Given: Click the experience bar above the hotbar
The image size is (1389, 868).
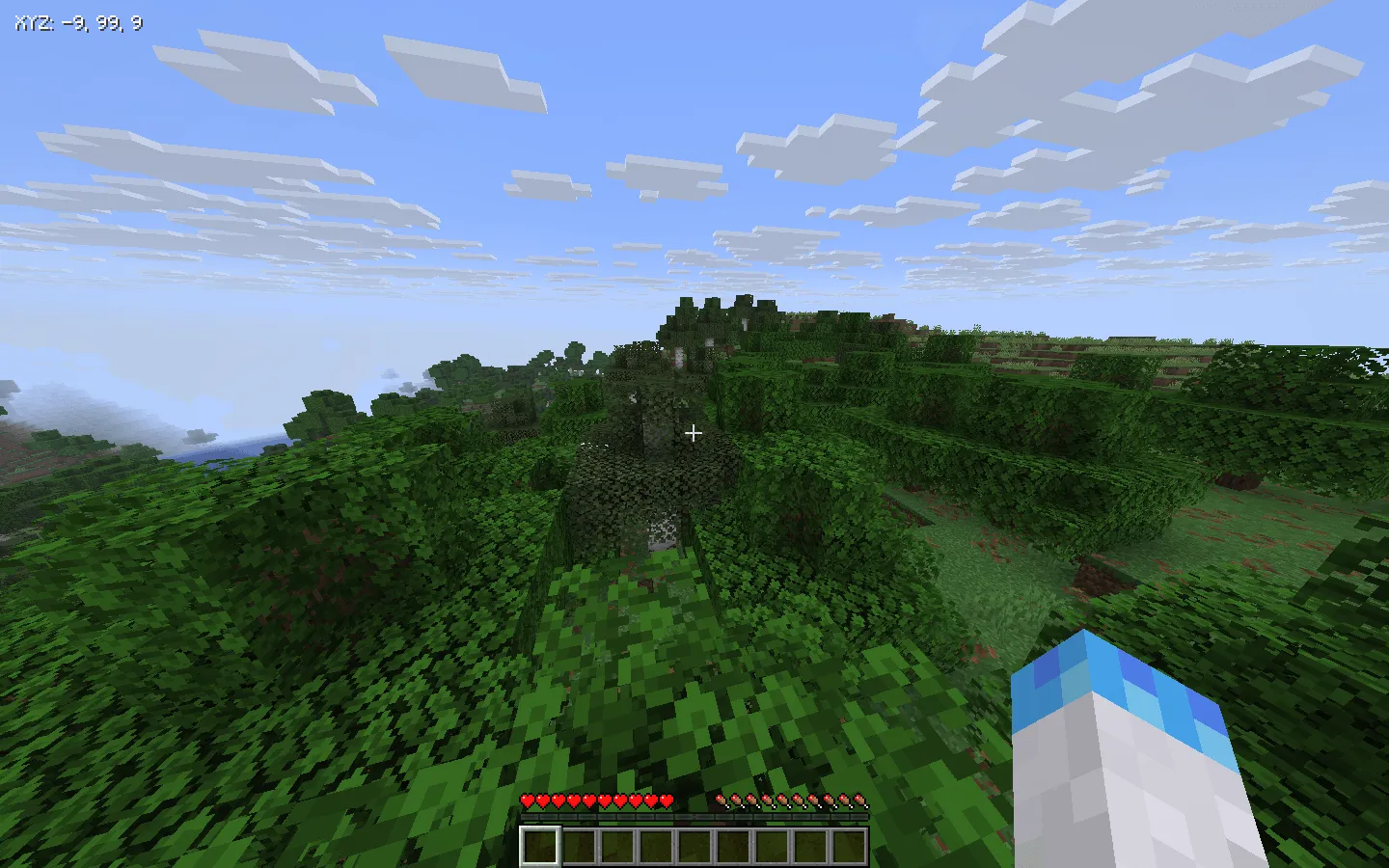Looking at the screenshot, I should coord(694,815).
